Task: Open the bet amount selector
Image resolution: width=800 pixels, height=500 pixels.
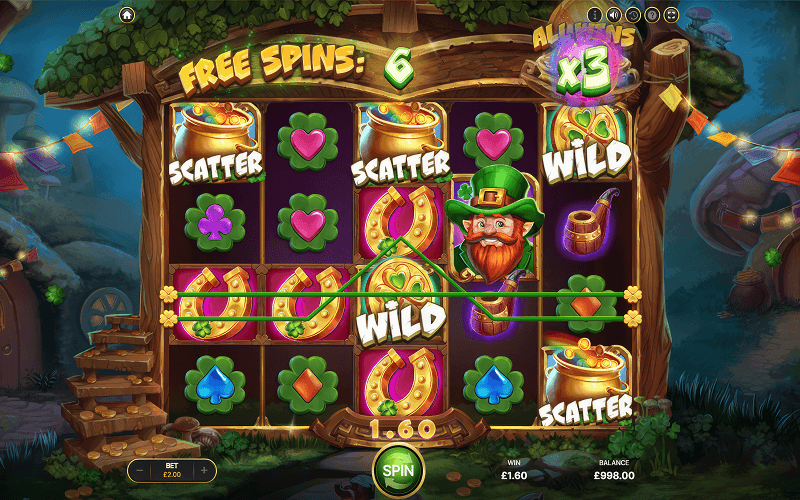Action: pyautogui.click(x=172, y=470)
